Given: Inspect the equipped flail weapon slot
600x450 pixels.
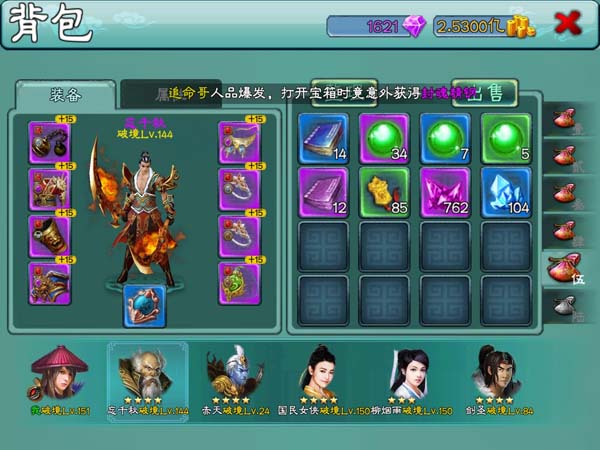Looking at the screenshot, I should pos(49,143).
